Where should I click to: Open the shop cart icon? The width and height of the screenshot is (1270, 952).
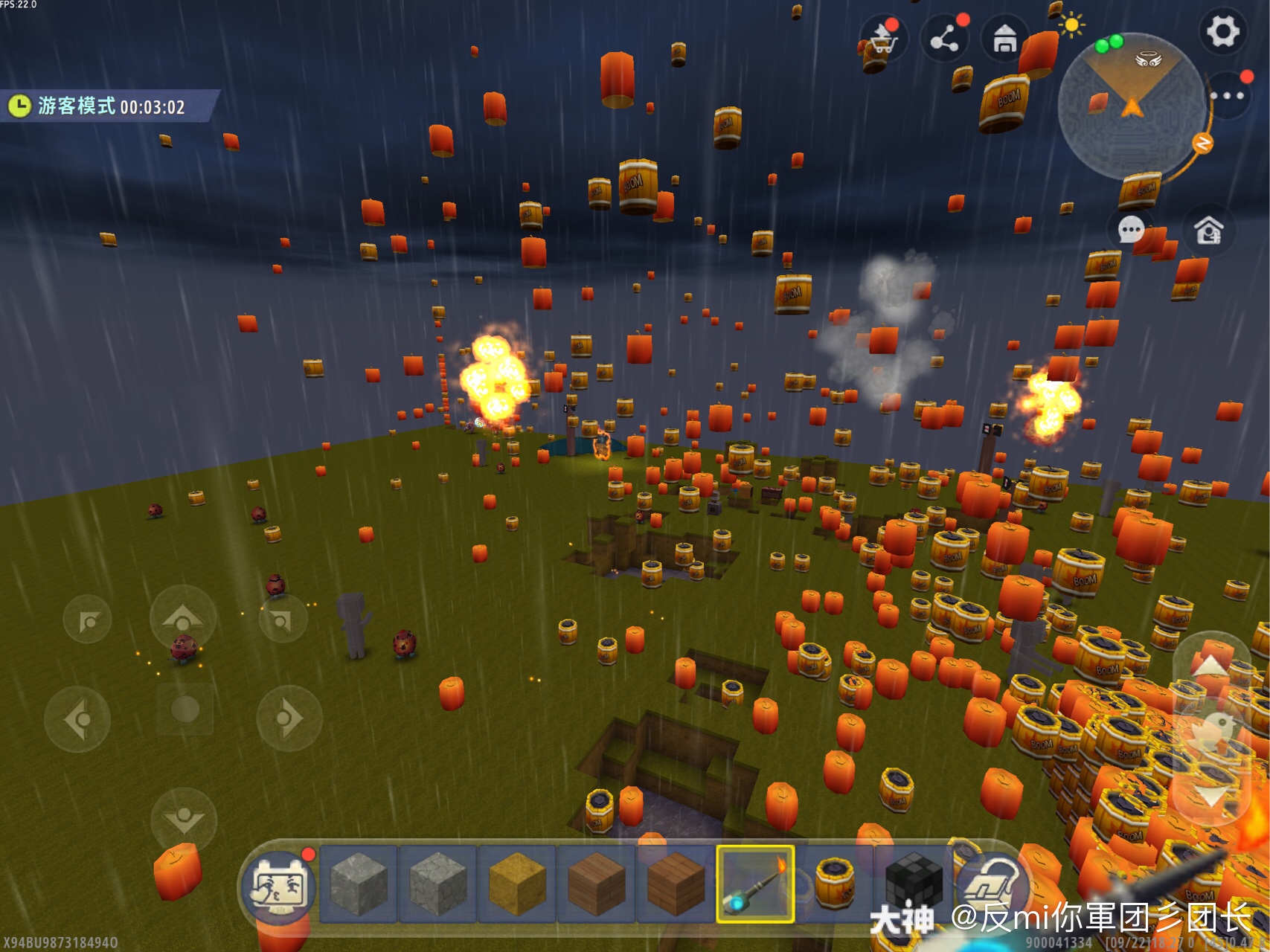point(882,39)
